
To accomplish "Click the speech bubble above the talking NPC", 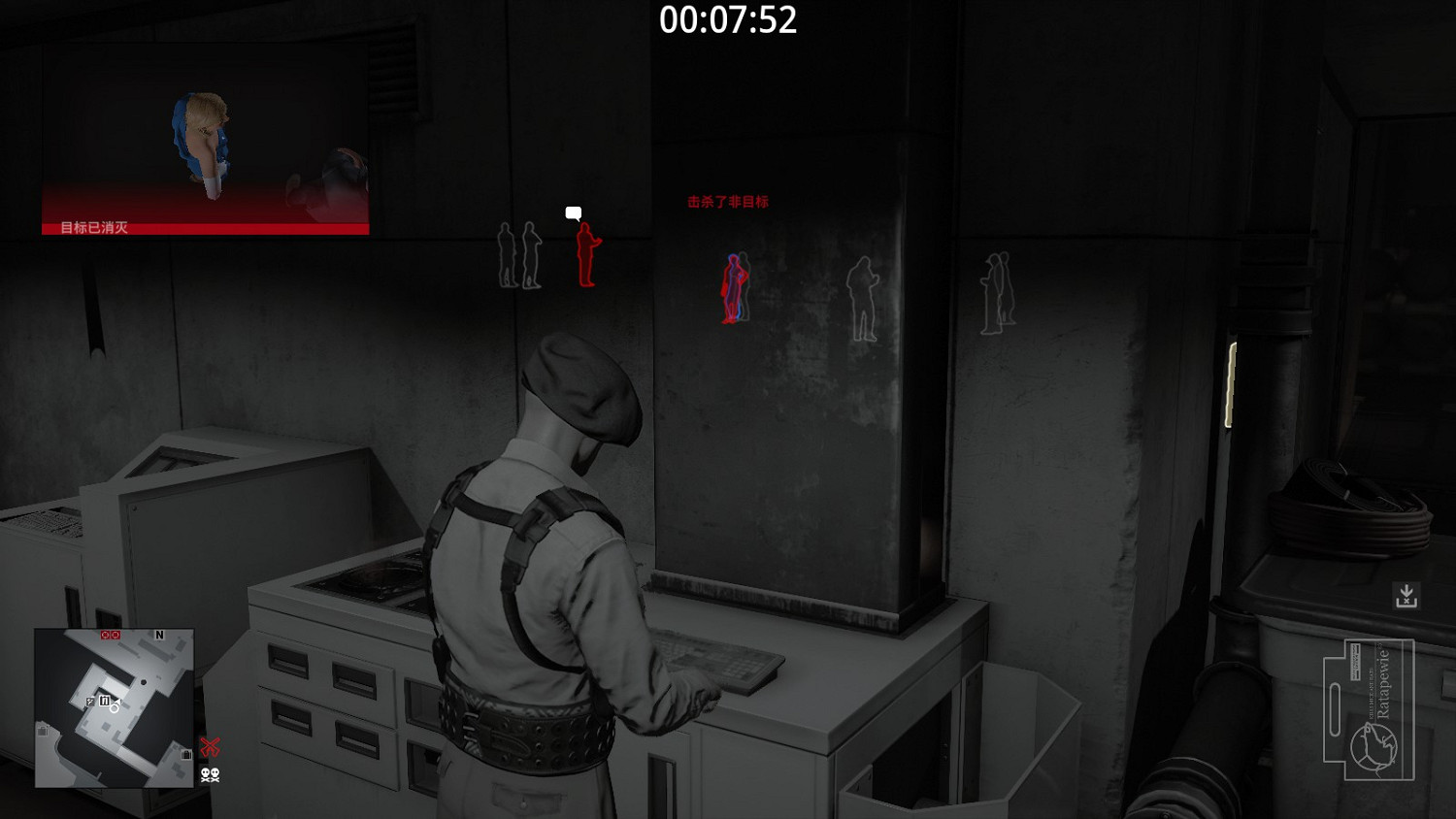I will (x=572, y=212).
